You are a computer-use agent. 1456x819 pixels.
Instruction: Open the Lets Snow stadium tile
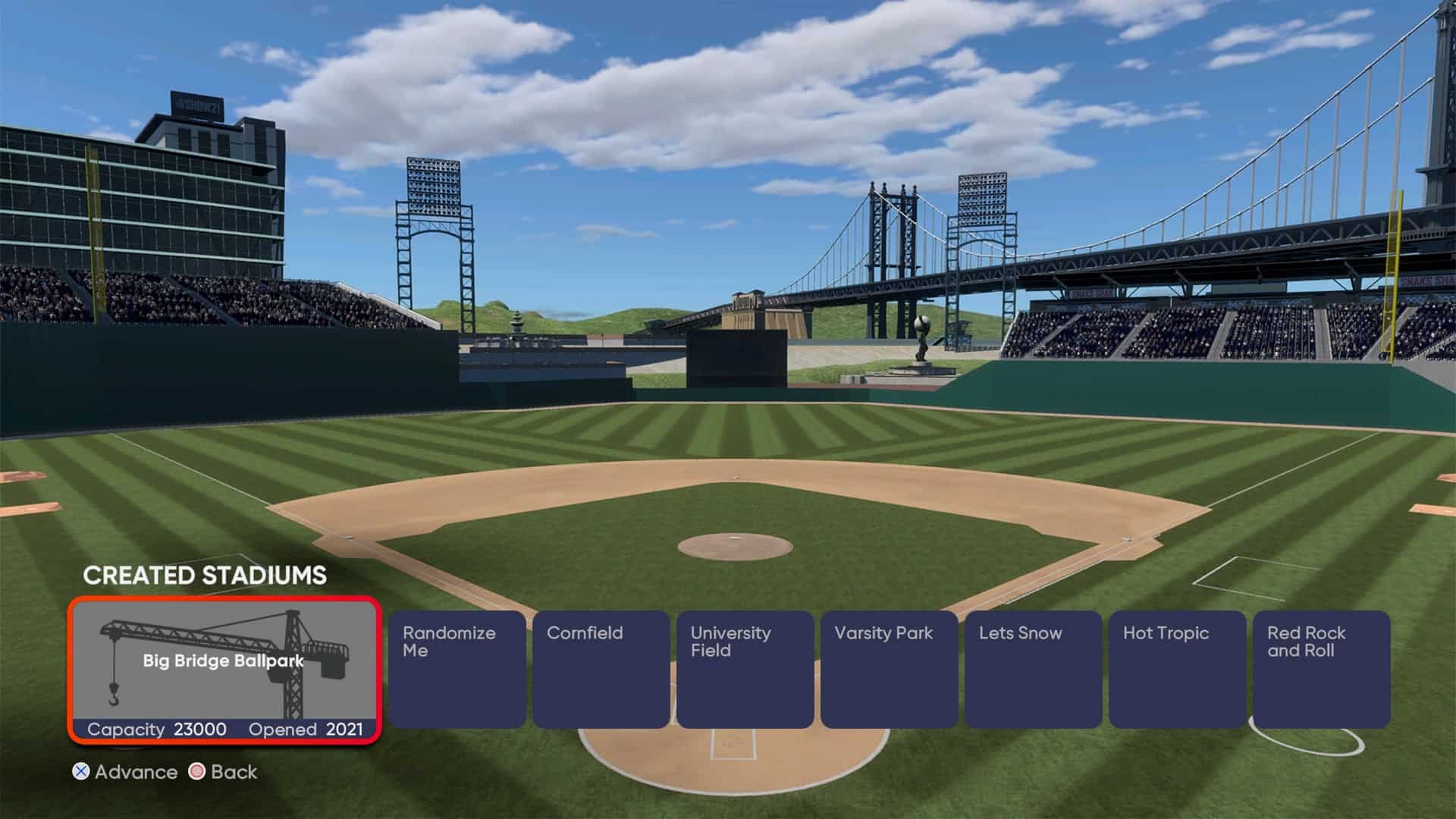point(1033,669)
